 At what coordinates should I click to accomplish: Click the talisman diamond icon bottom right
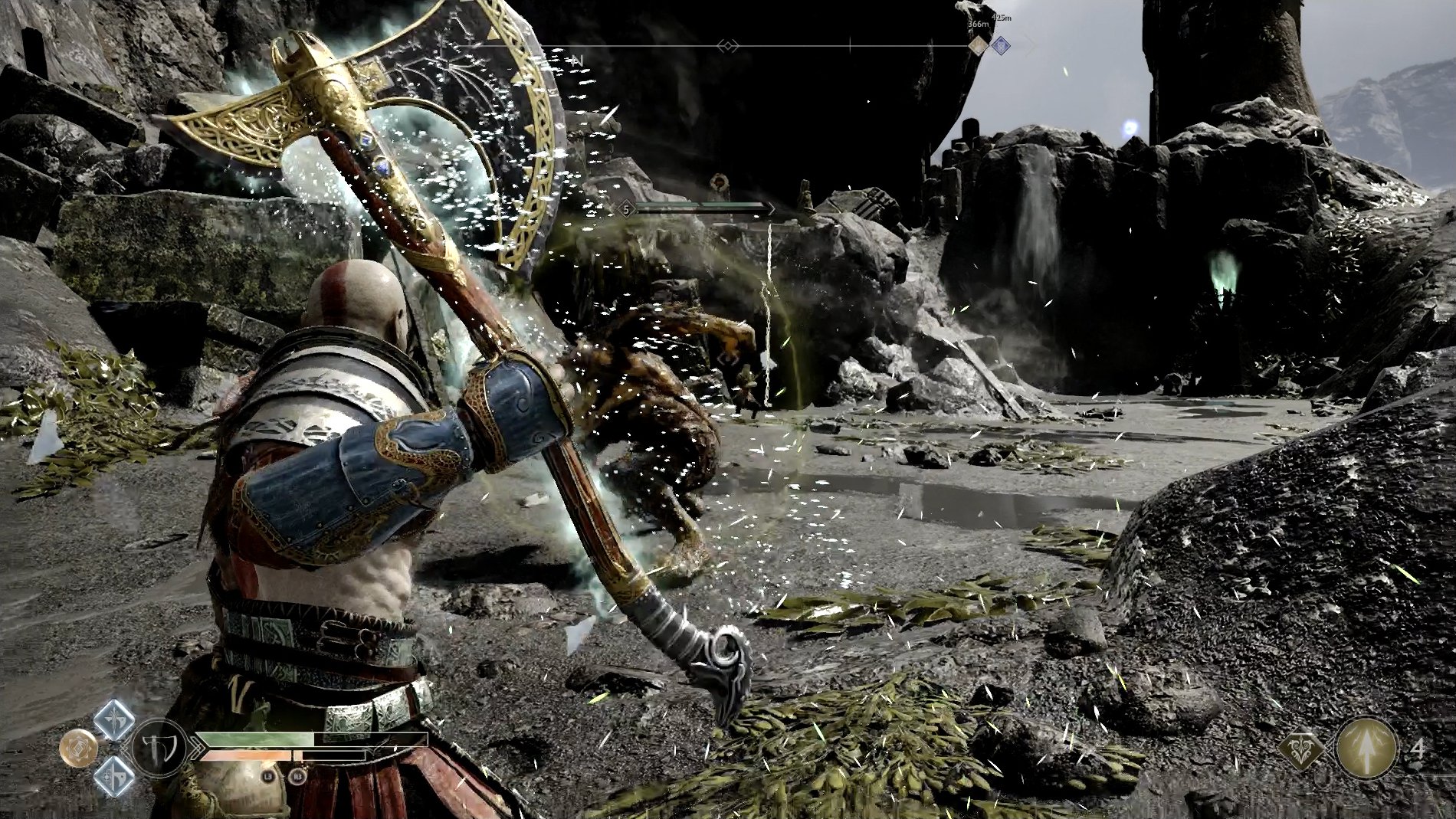(x=1300, y=748)
